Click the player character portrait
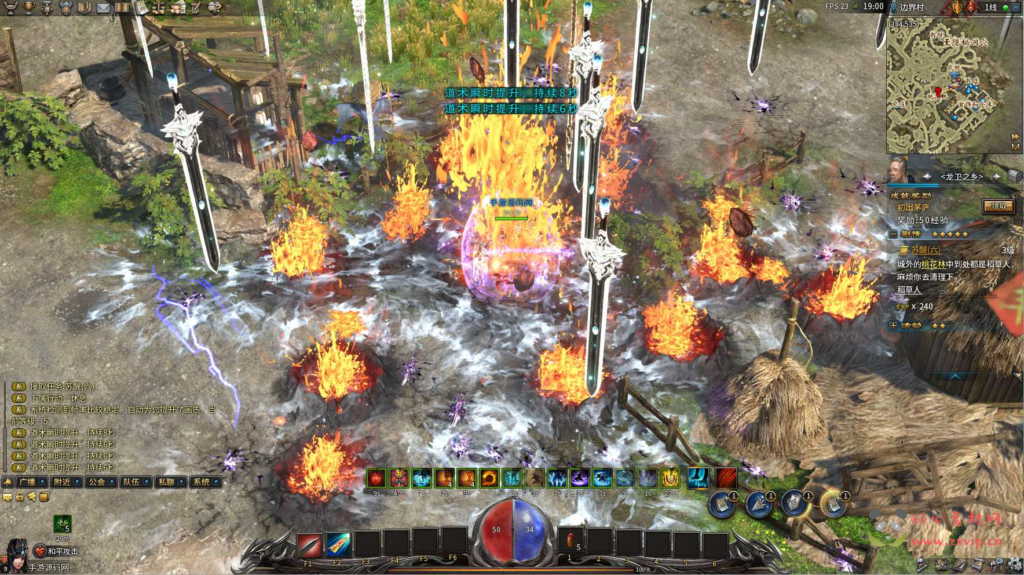1024x575 pixels. (x=17, y=553)
